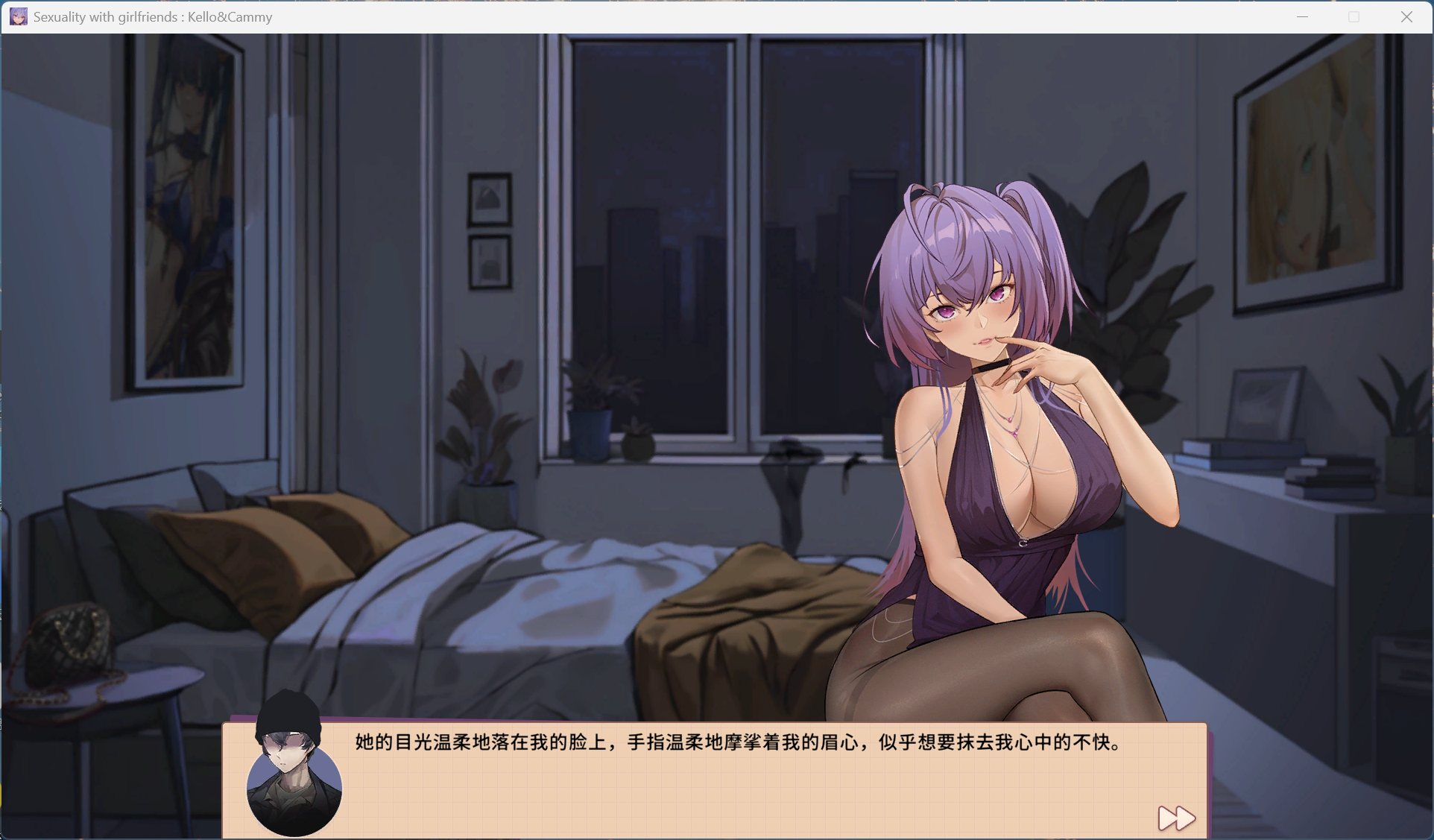1434x840 pixels.
Task: Maximize the game window
Action: (x=1354, y=16)
